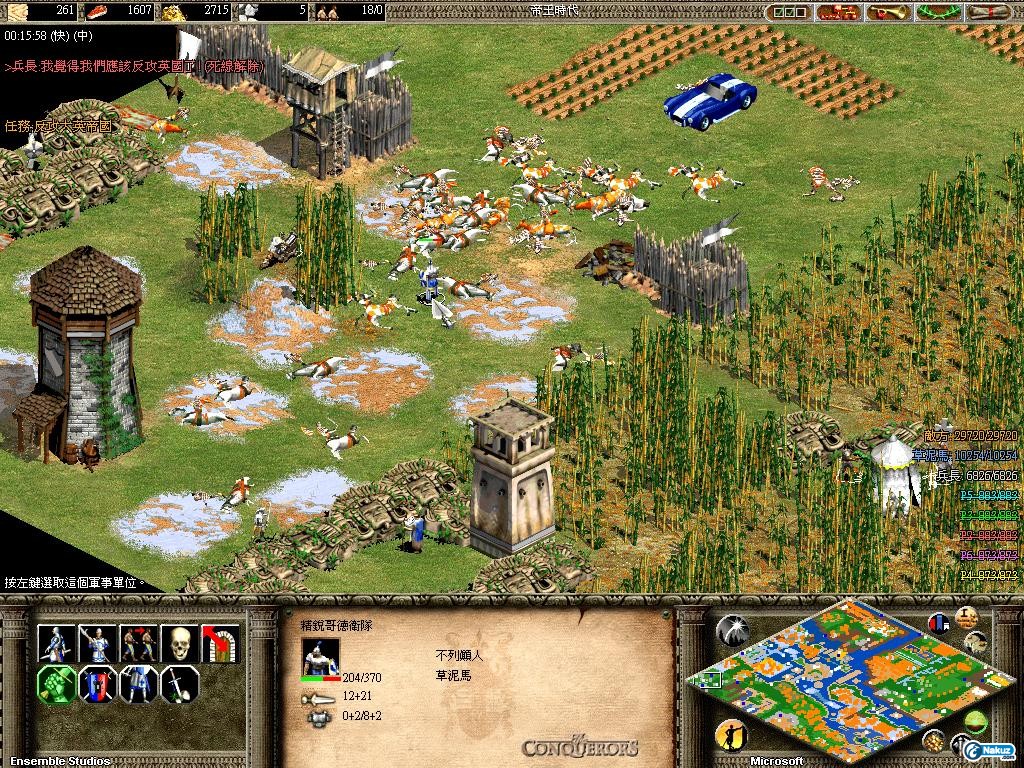The height and width of the screenshot is (768, 1024).
Task: Open the objectives checklist button
Action: coord(792,12)
